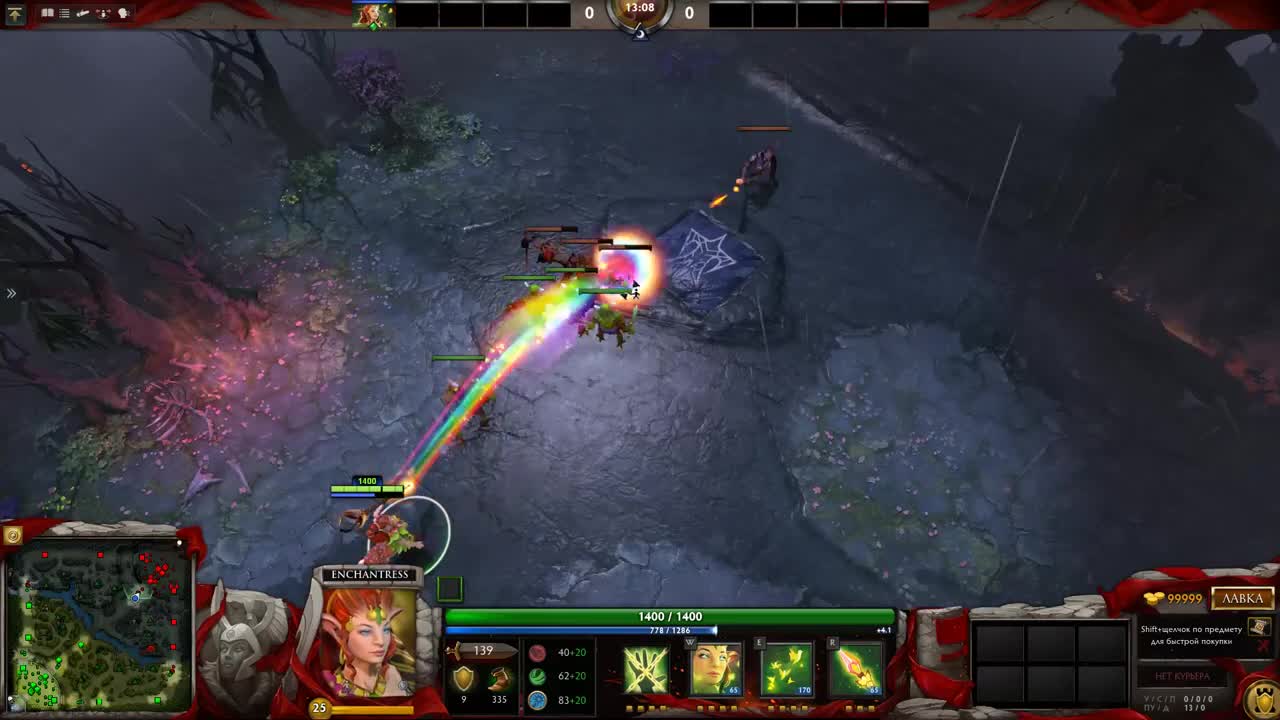Toggle the hero rotation spin icon
This screenshot has height=720, width=1280.
tap(103, 14)
